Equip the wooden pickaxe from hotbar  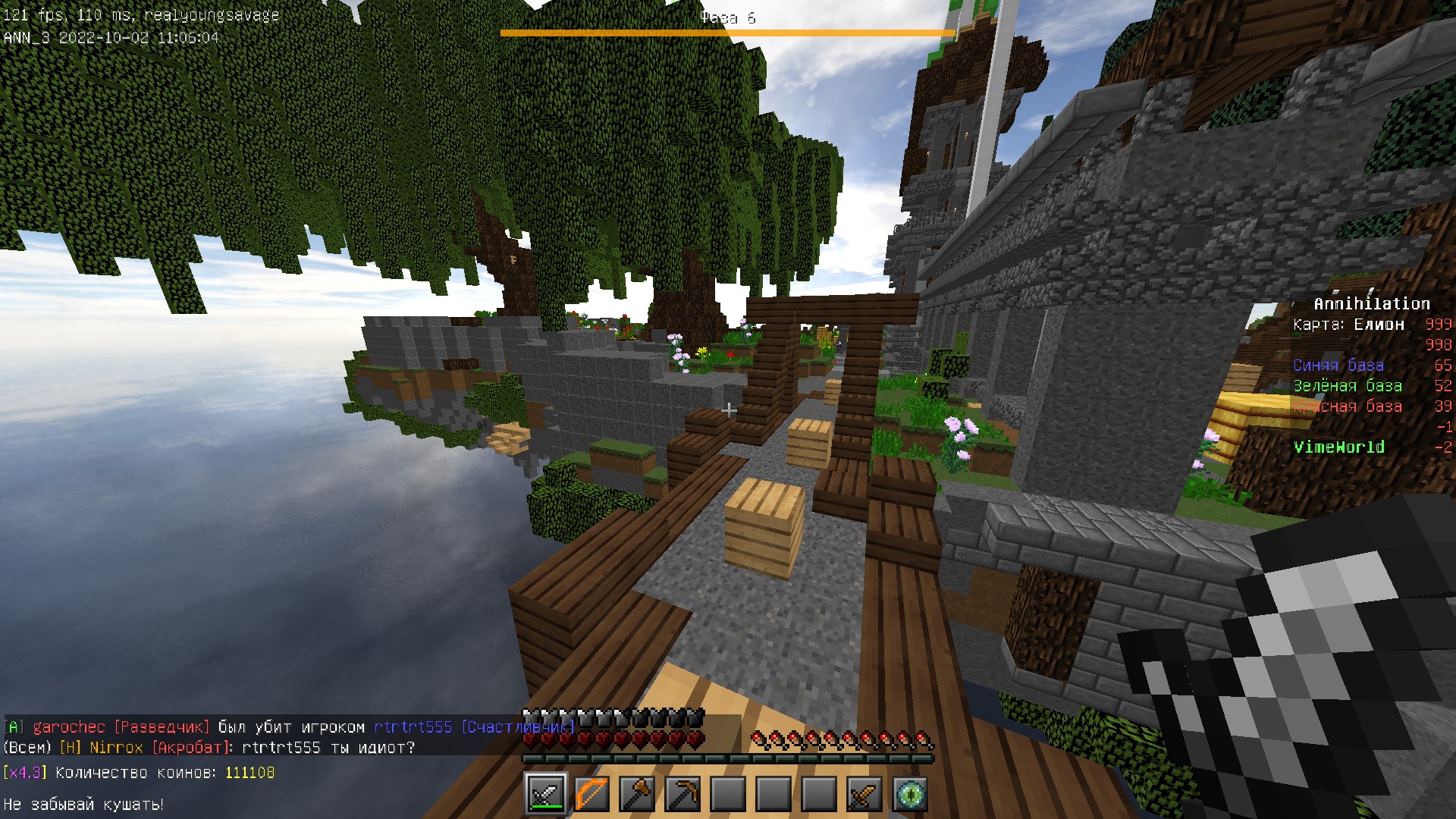pyautogui.click(x=682, y=794)
